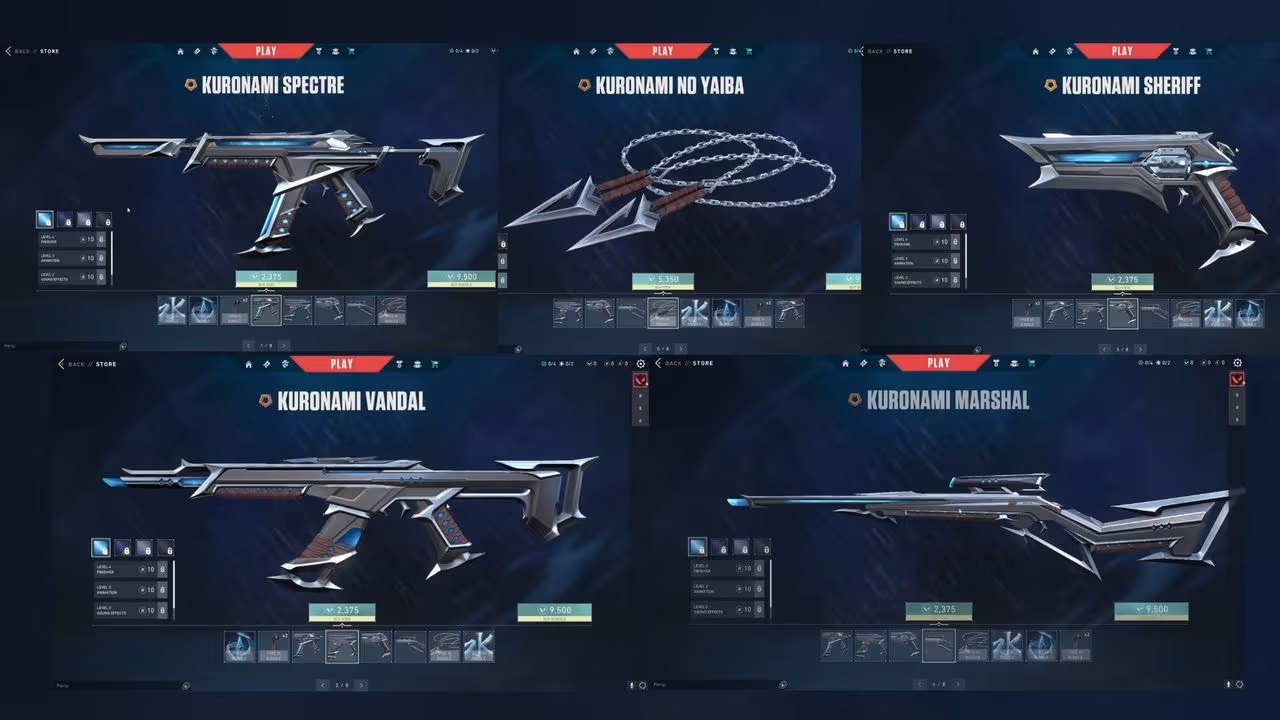
Task: Advance to the next page under the Vandal
Action: click(361, 685)
